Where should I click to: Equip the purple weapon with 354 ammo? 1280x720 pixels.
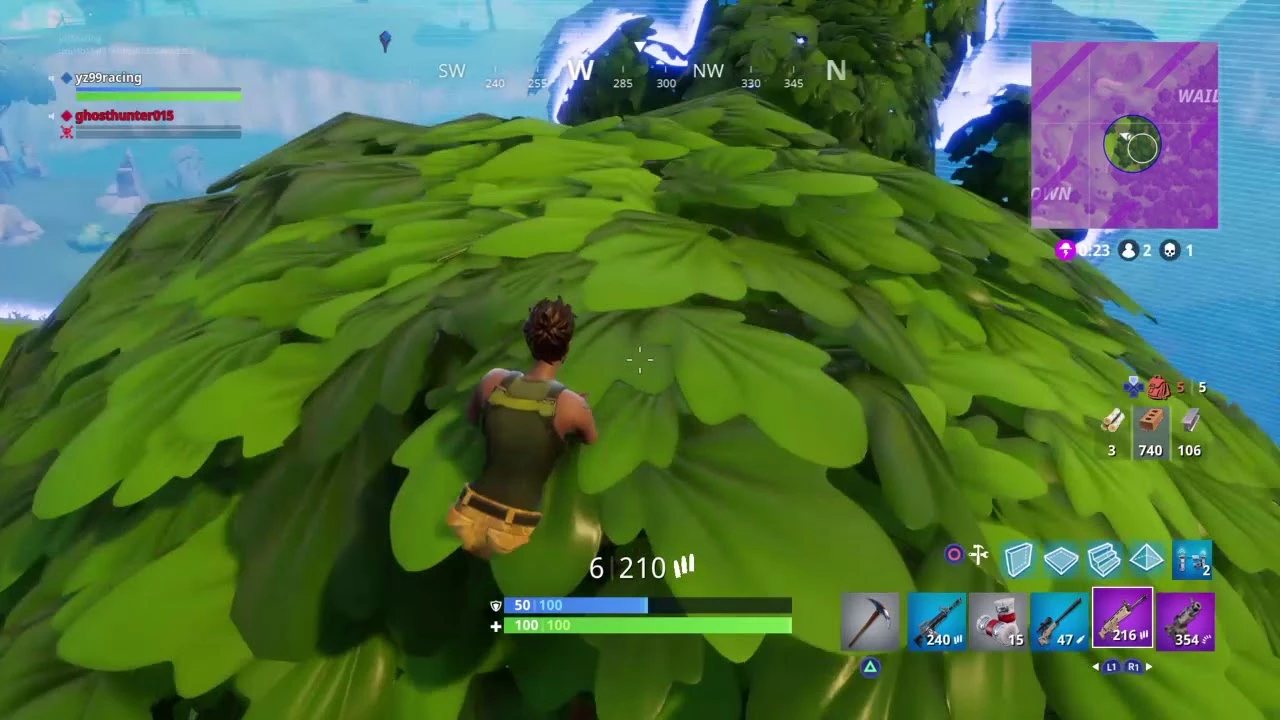tap(1185, 621)
